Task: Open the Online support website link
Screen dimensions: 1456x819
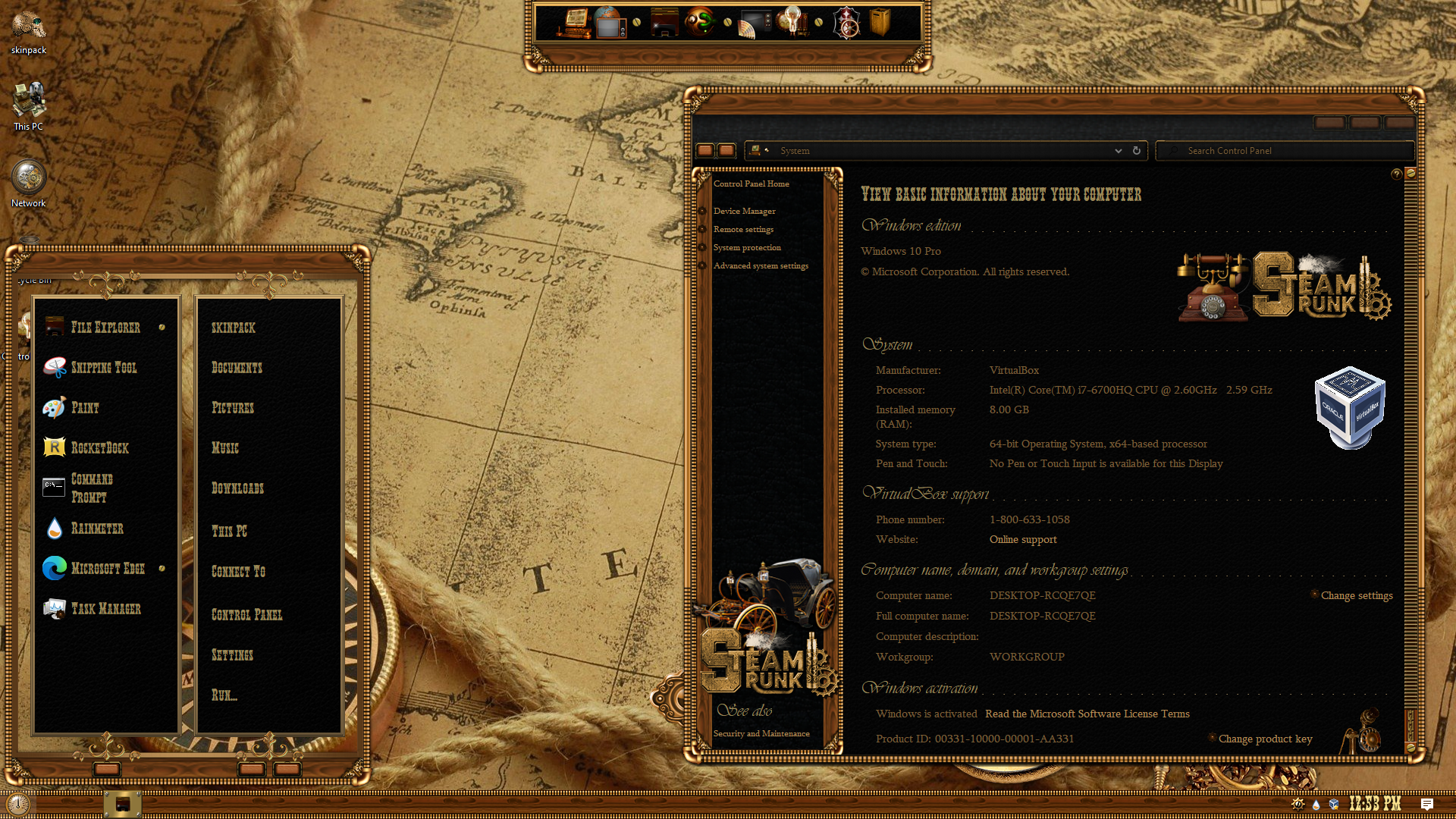Action: [x=1022, y=540]
